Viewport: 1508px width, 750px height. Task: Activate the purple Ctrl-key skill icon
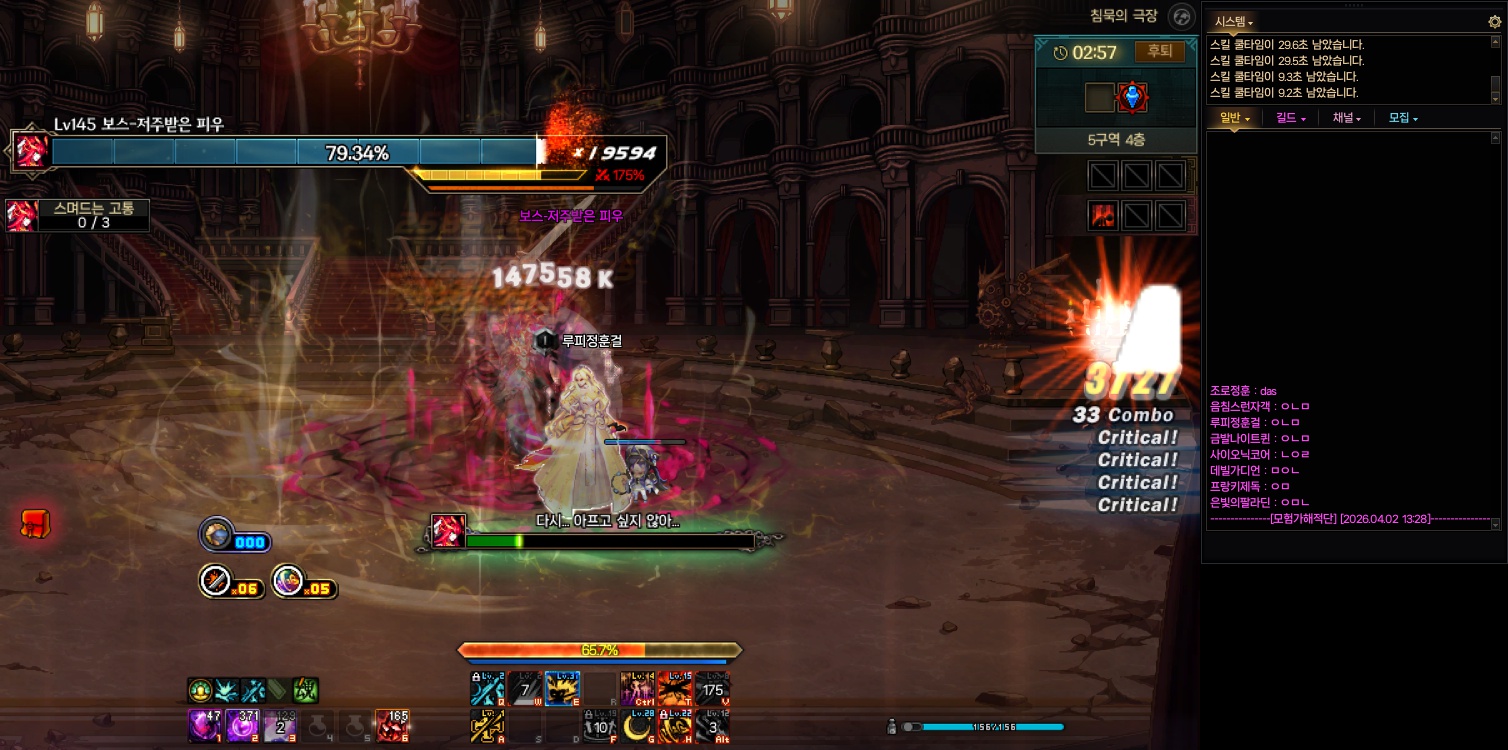coord(636,688)
